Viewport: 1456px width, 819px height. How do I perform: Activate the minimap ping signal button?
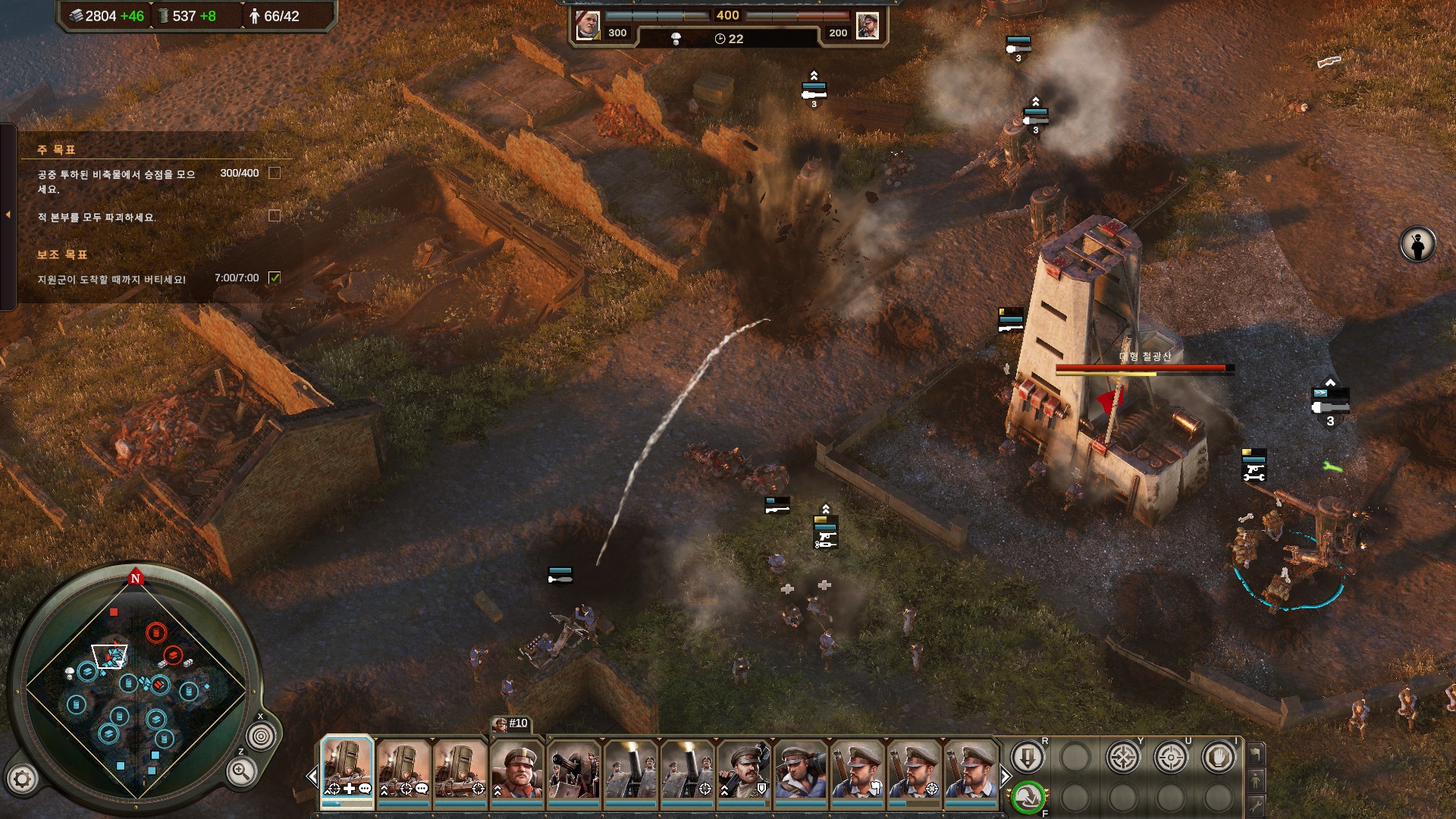pyautogui.click(x=262, y=736)
